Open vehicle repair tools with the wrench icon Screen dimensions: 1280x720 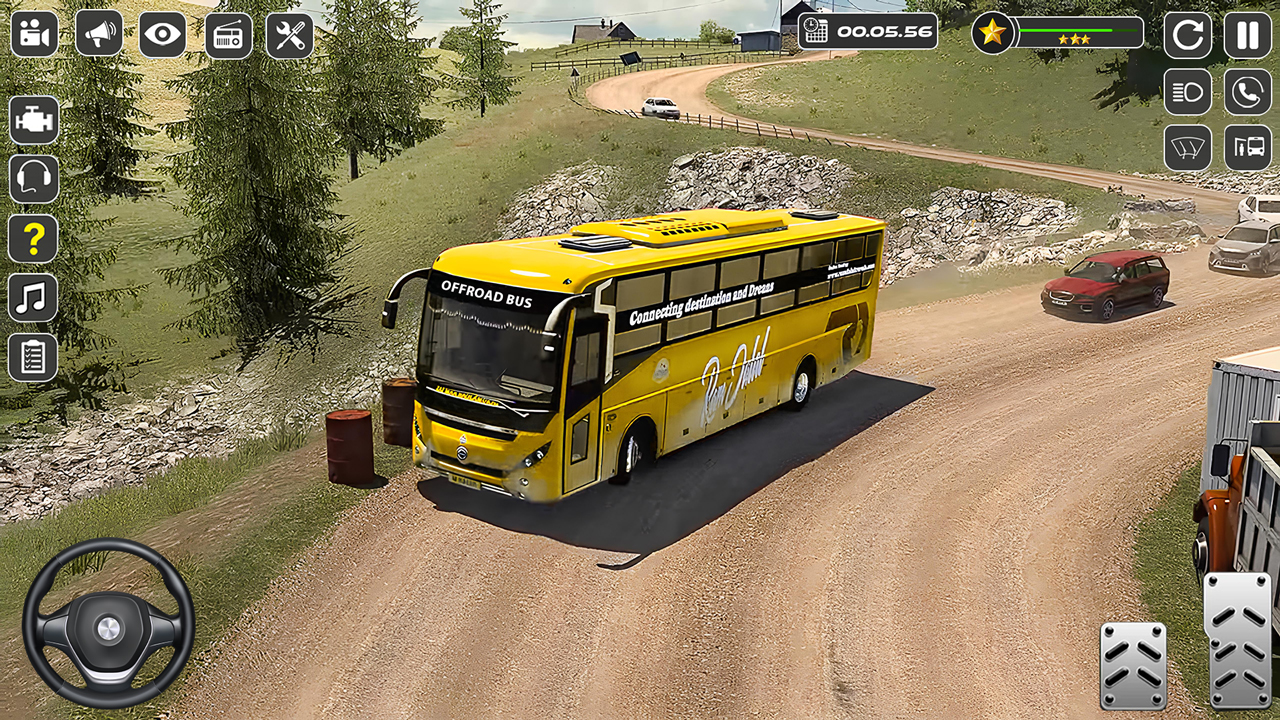click(290, 34)
